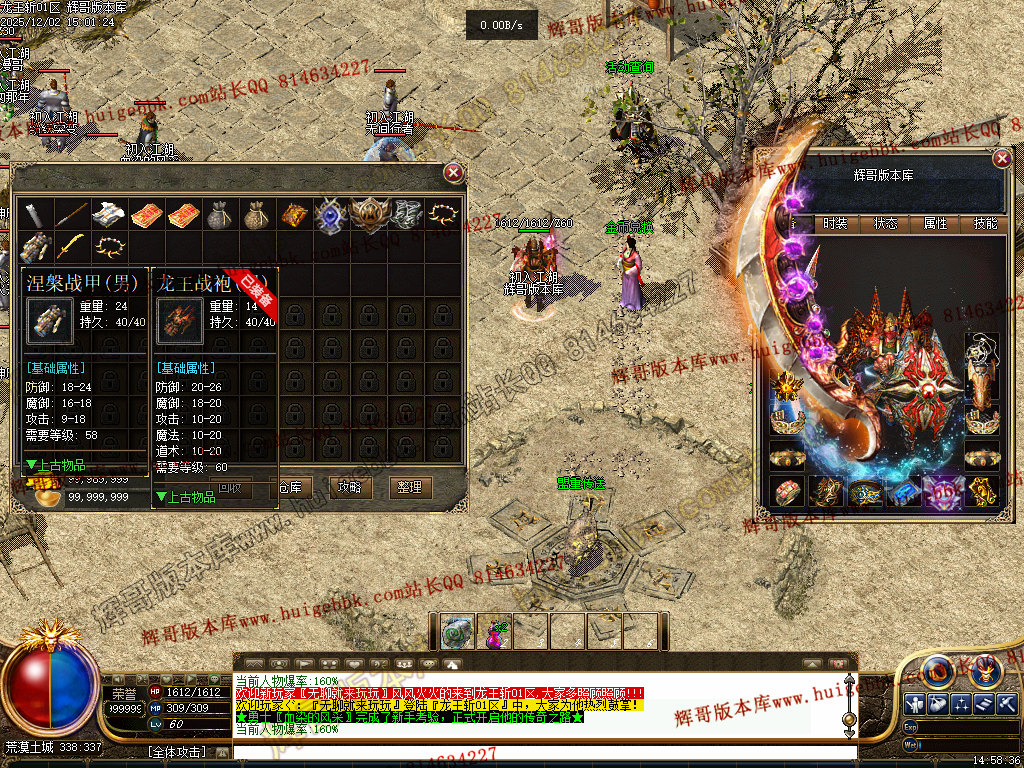Close the character equipment panel

click(1002, 159)
